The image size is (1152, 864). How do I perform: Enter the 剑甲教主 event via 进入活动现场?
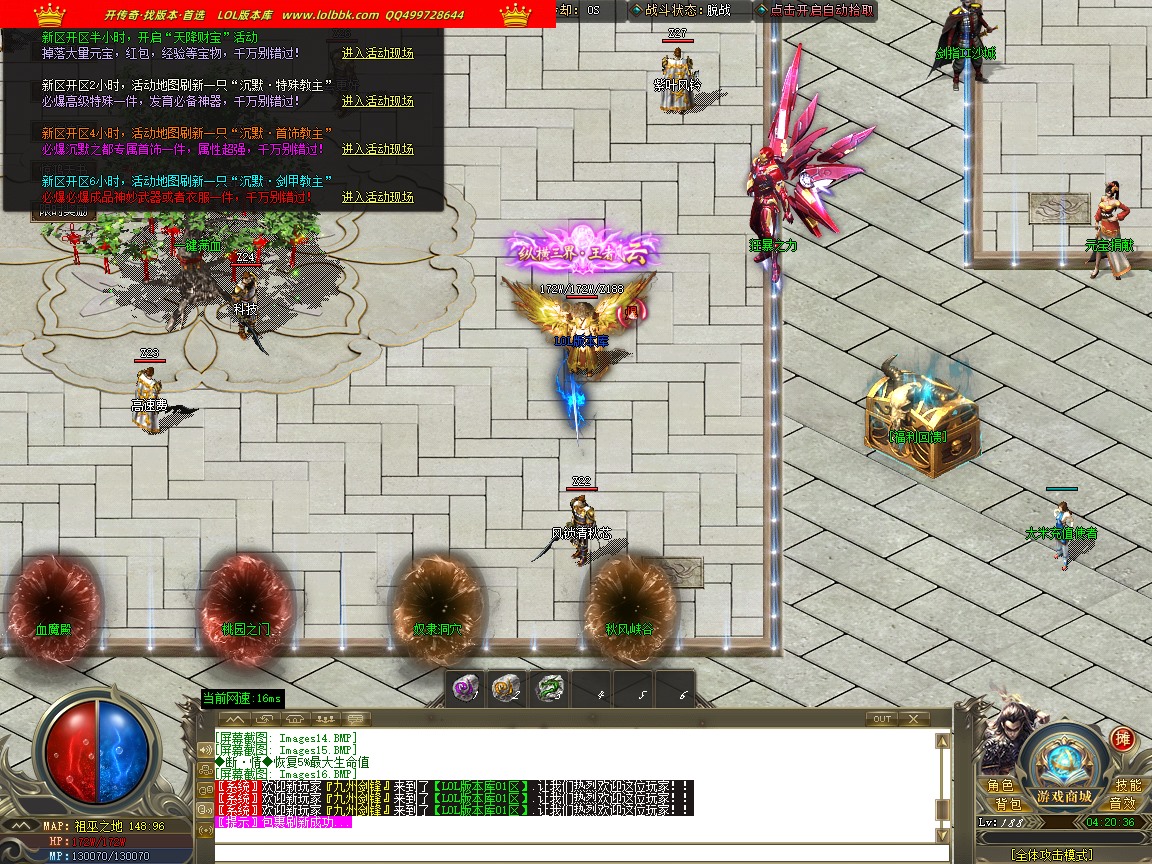377,197
